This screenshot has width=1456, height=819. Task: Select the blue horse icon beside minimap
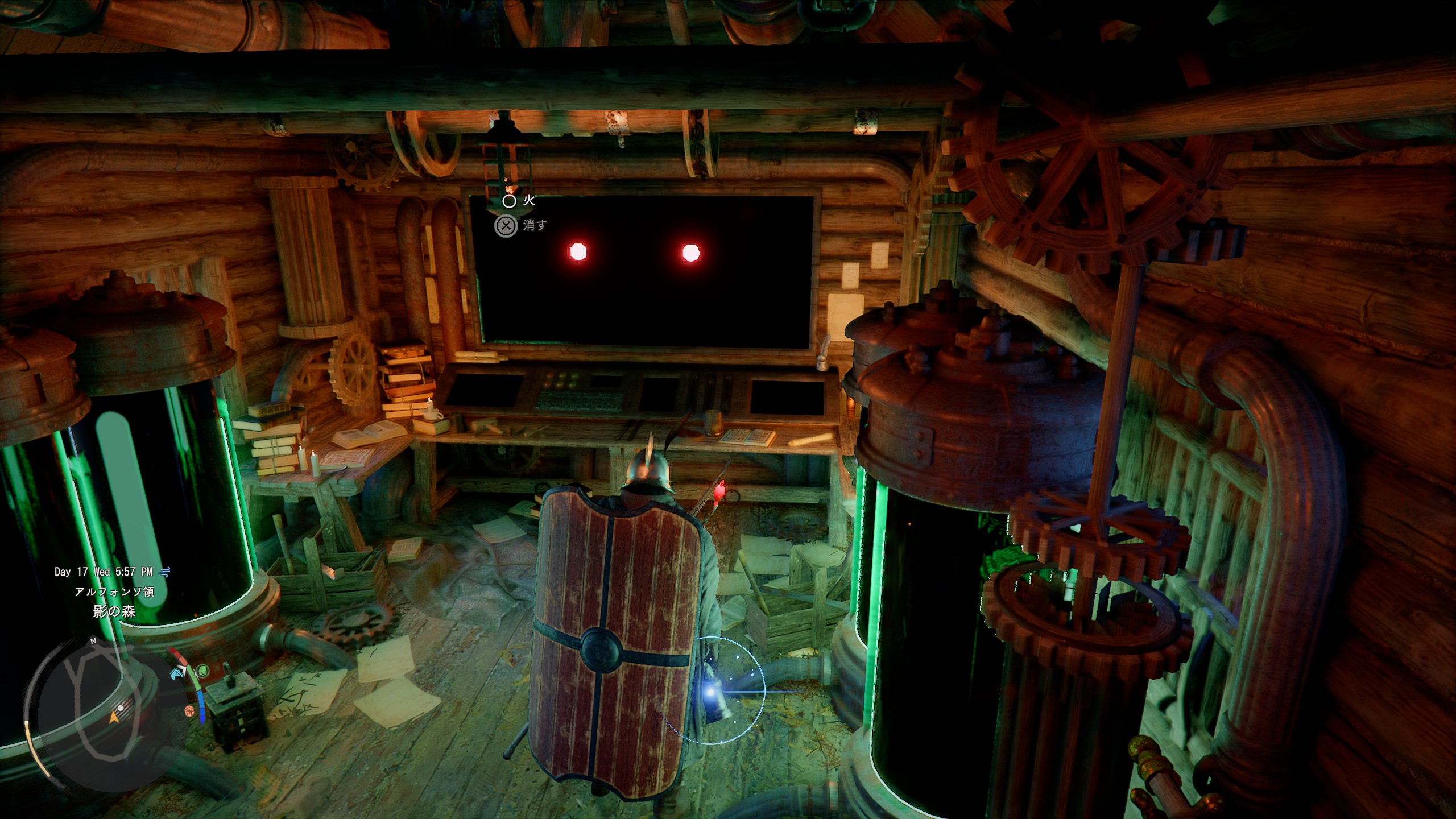coord(177,673)
